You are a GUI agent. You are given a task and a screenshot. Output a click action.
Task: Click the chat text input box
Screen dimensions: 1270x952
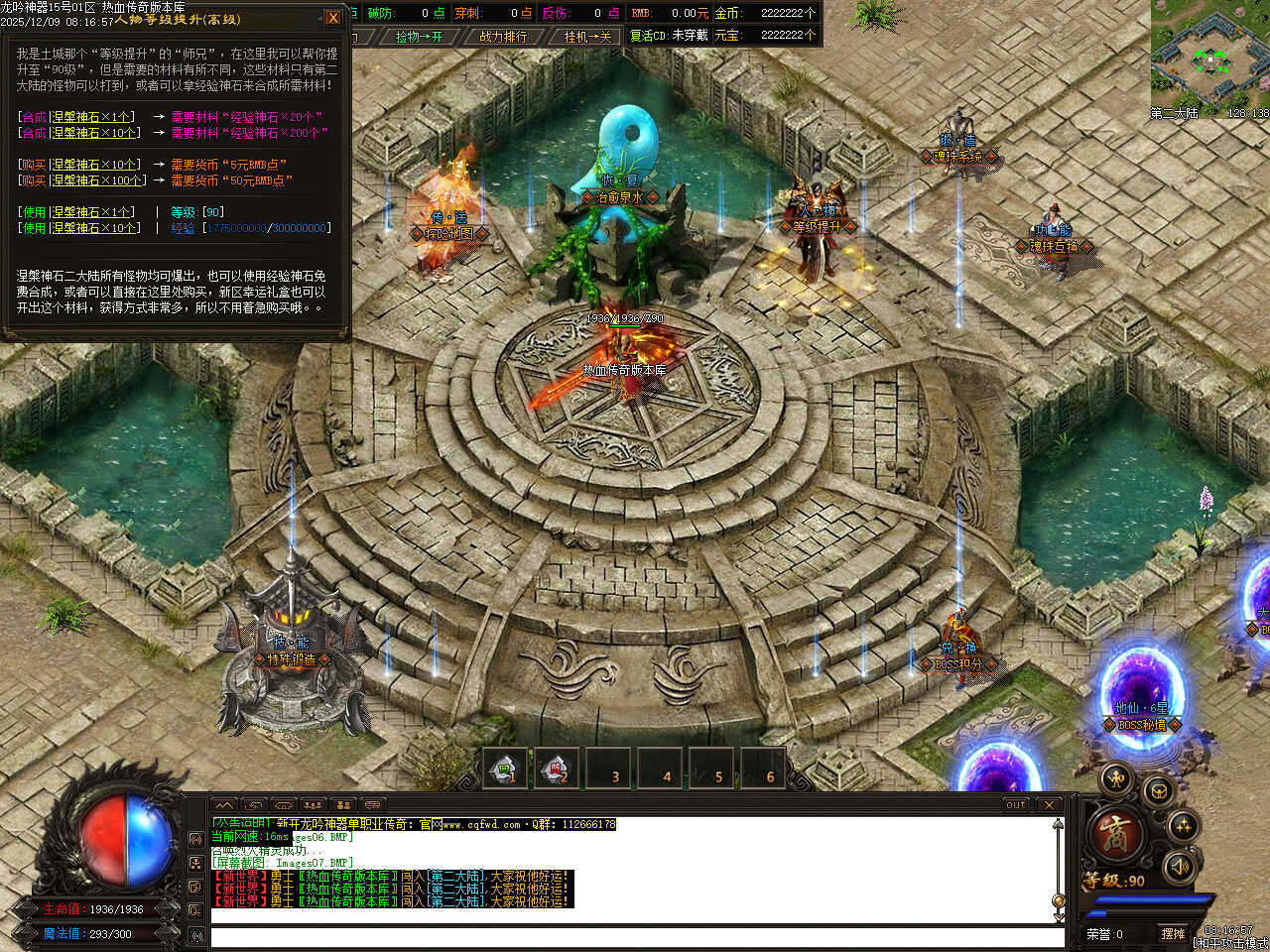coord(635,936)
